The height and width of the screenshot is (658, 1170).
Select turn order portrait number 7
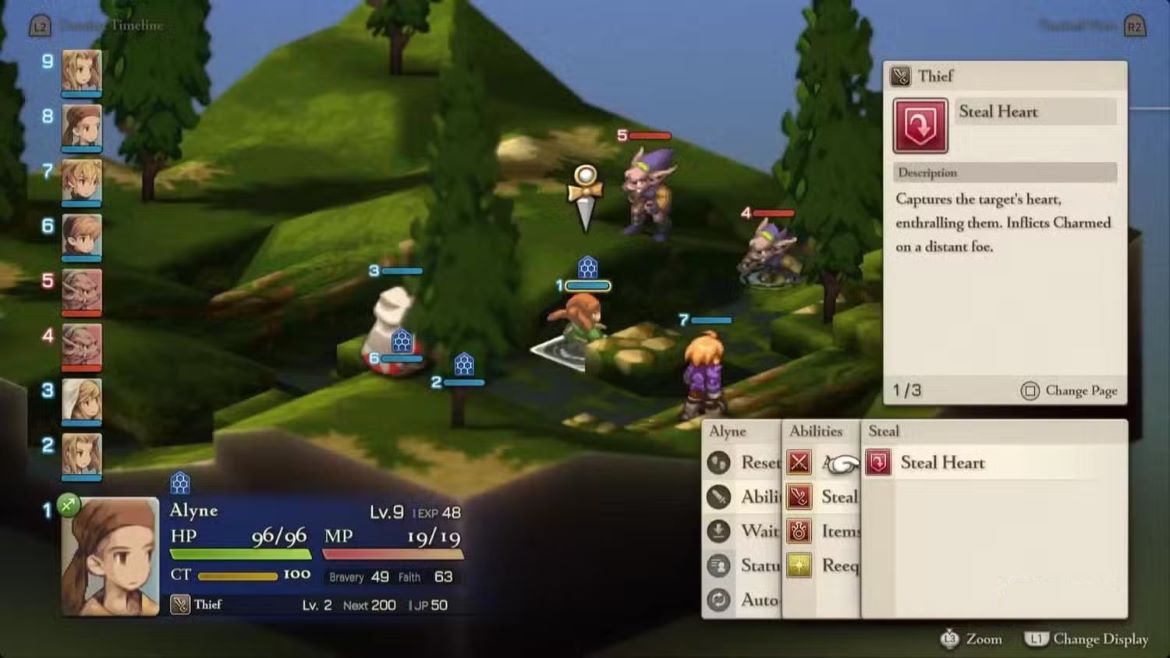tap(82, 180)
